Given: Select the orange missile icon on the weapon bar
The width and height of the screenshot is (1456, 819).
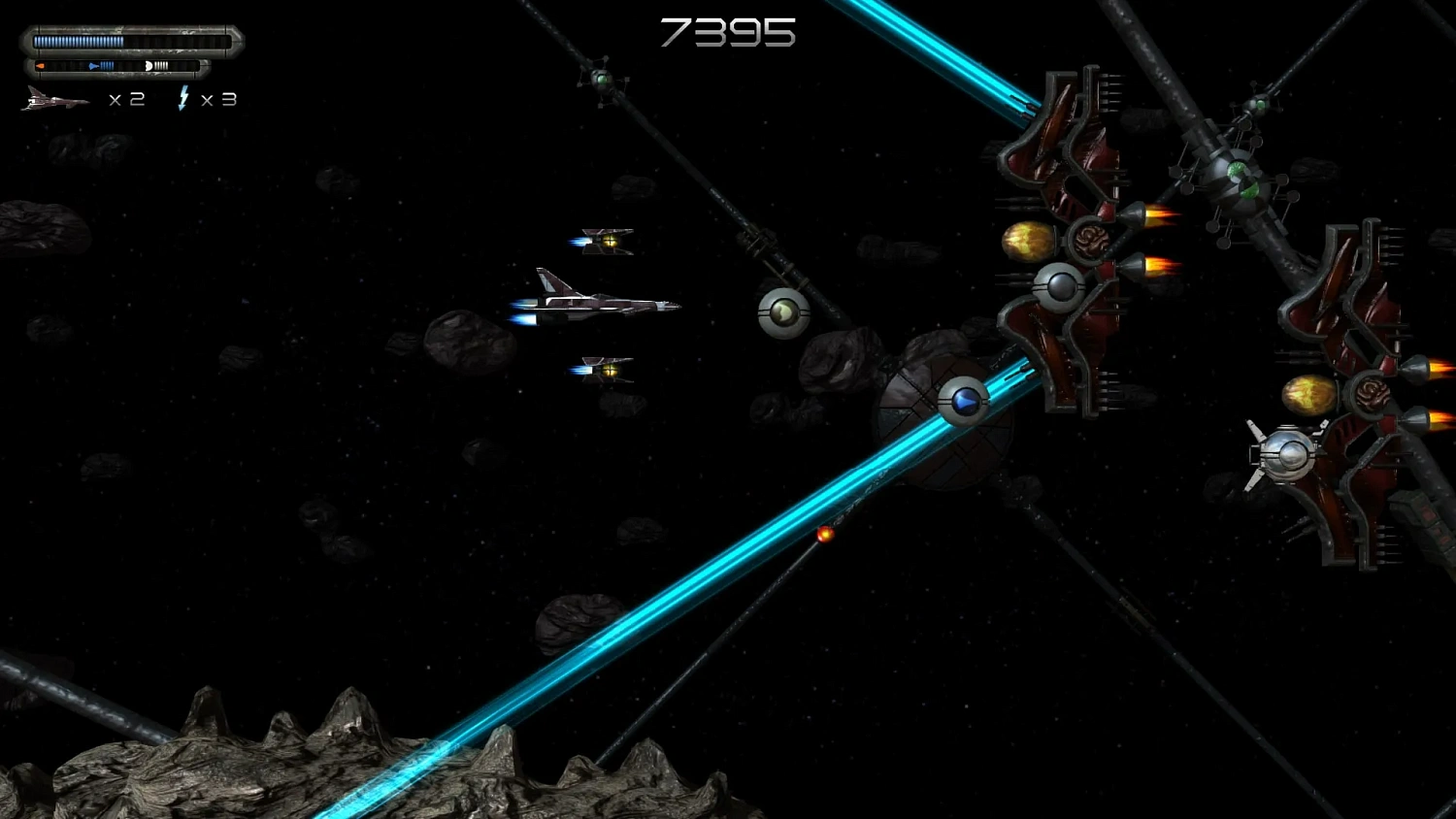Looking at the screenshot, I should [x=40, y=65].
